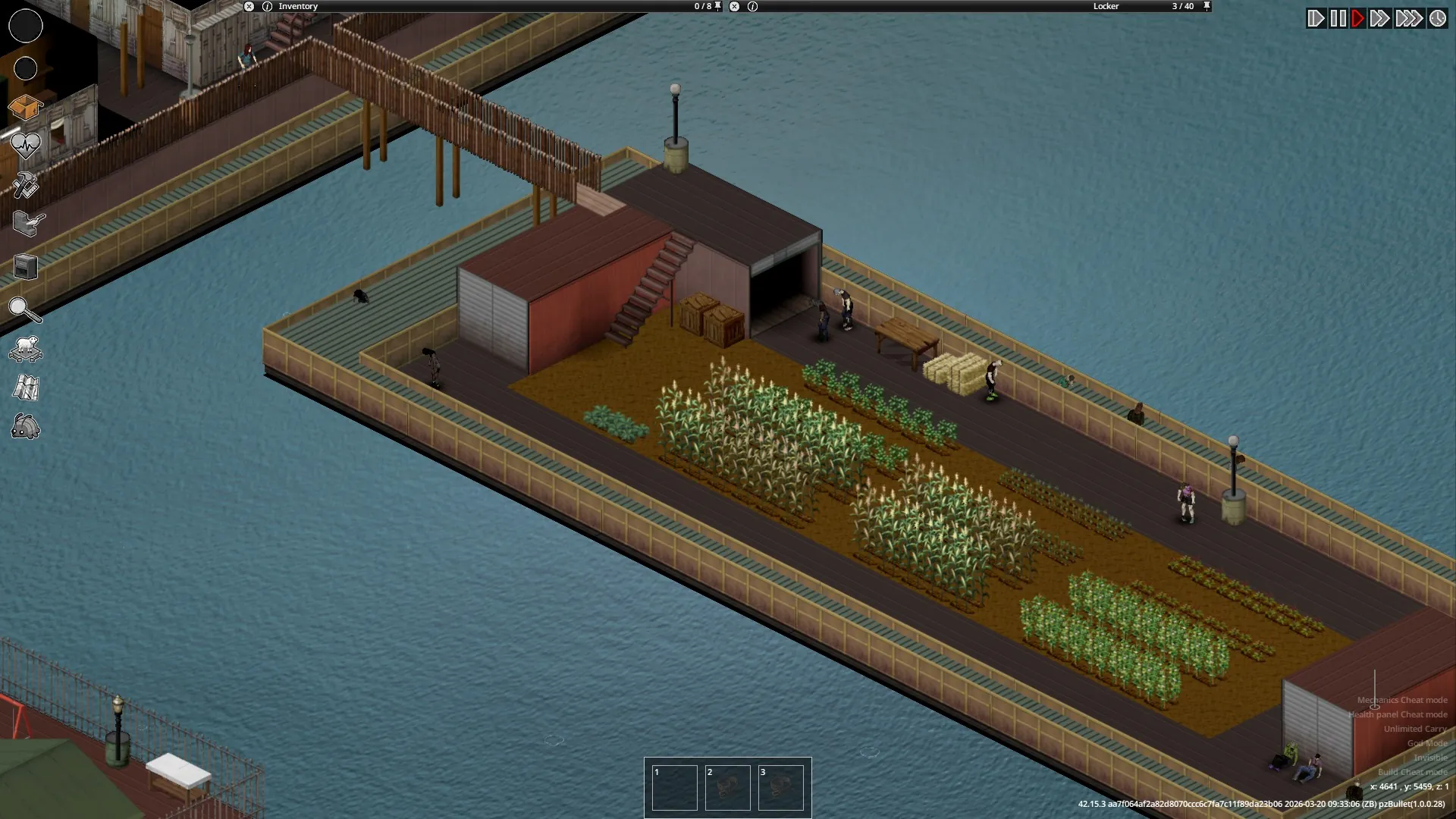The height and width of the screenshot is (819, 1456).
Task: Switch to double fast-forward speed
Action: coord(1379,18)
